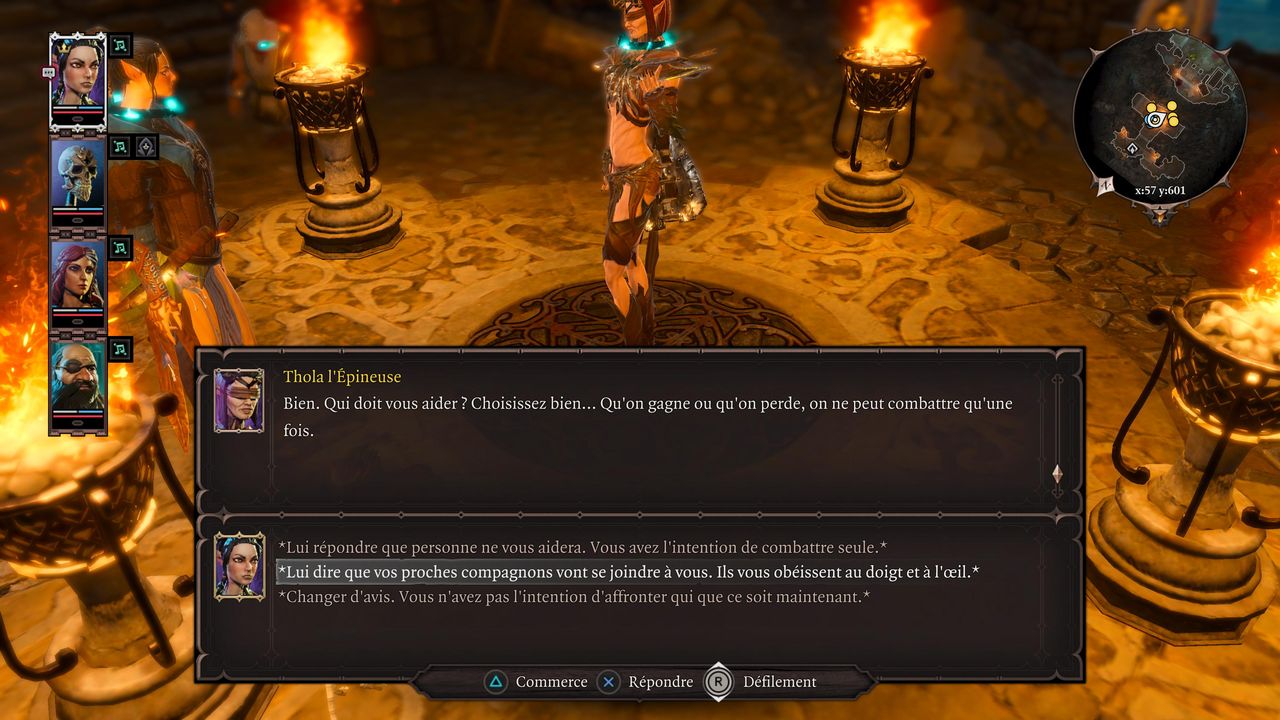Choose the reply about fighting alone
Image resolution: width=1280 pixels, height=720 pixels.
click(x=582, y=547)
